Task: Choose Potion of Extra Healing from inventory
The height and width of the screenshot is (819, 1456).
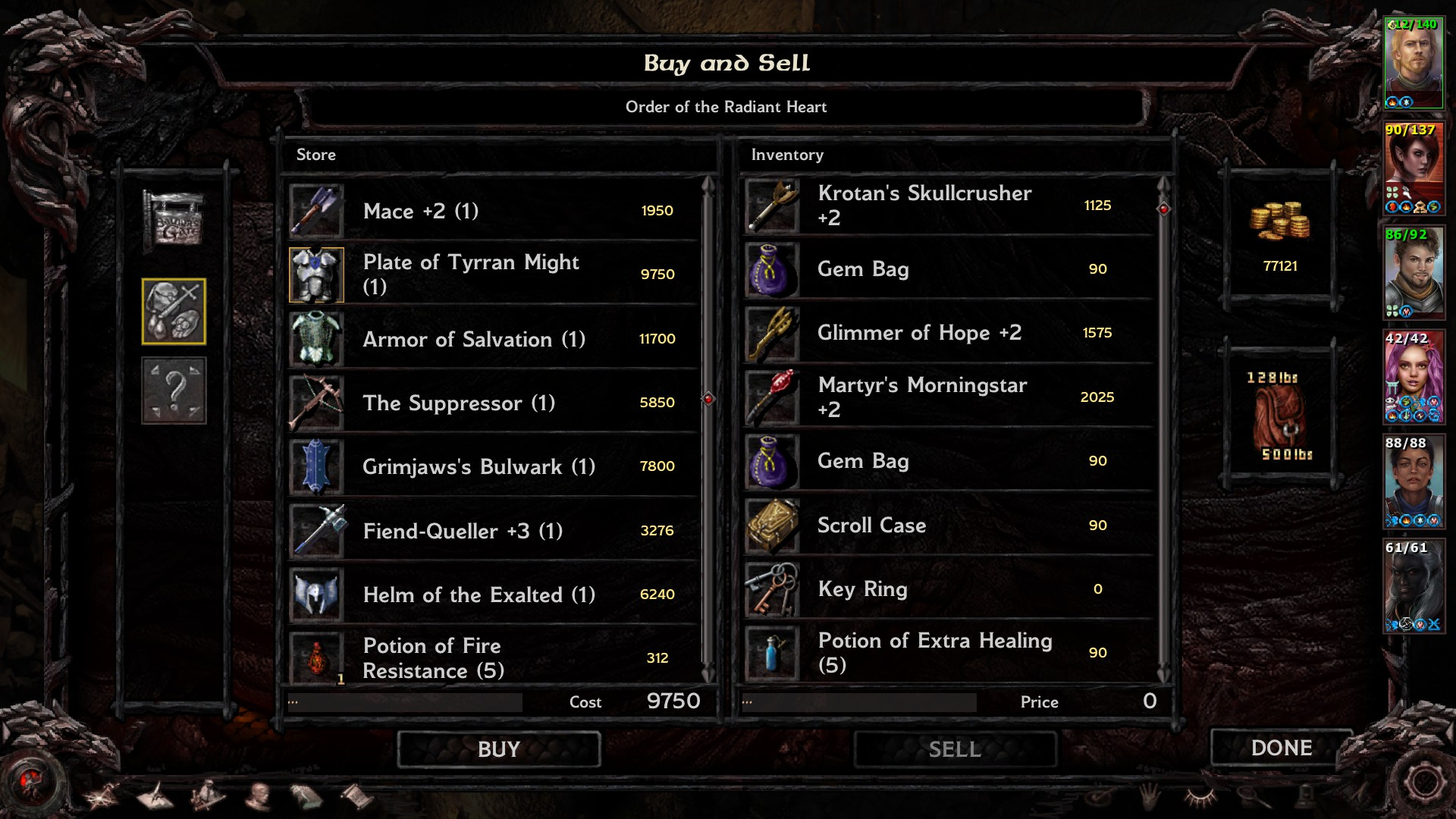Action: pyautogui.click(x=948, y=653)
